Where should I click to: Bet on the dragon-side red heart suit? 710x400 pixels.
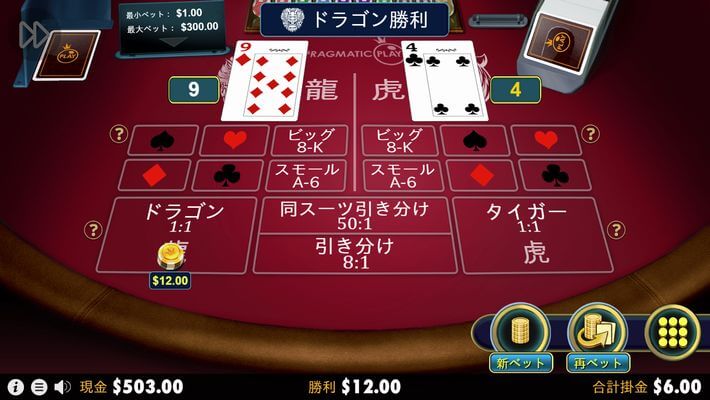[233, 141]
